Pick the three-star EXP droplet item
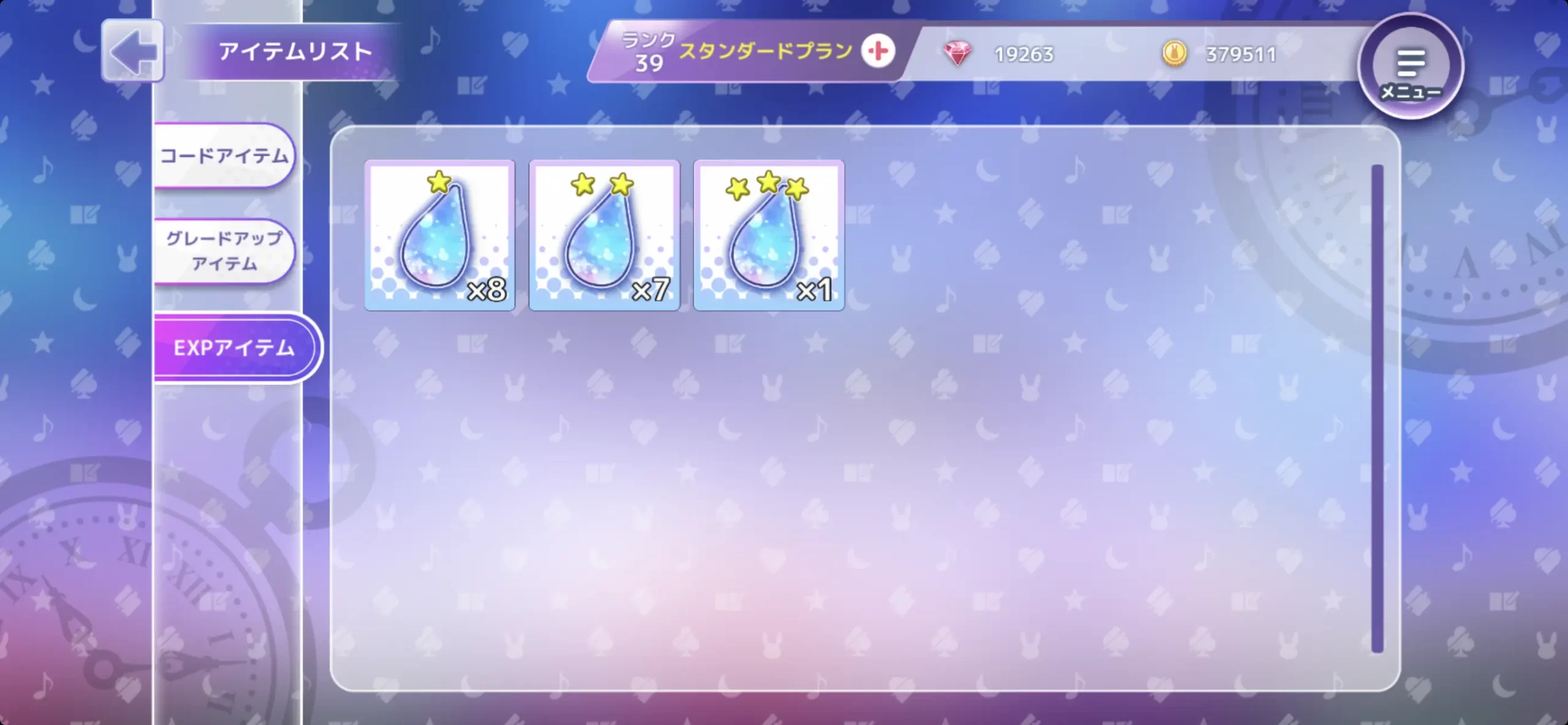 coord(769,235)
